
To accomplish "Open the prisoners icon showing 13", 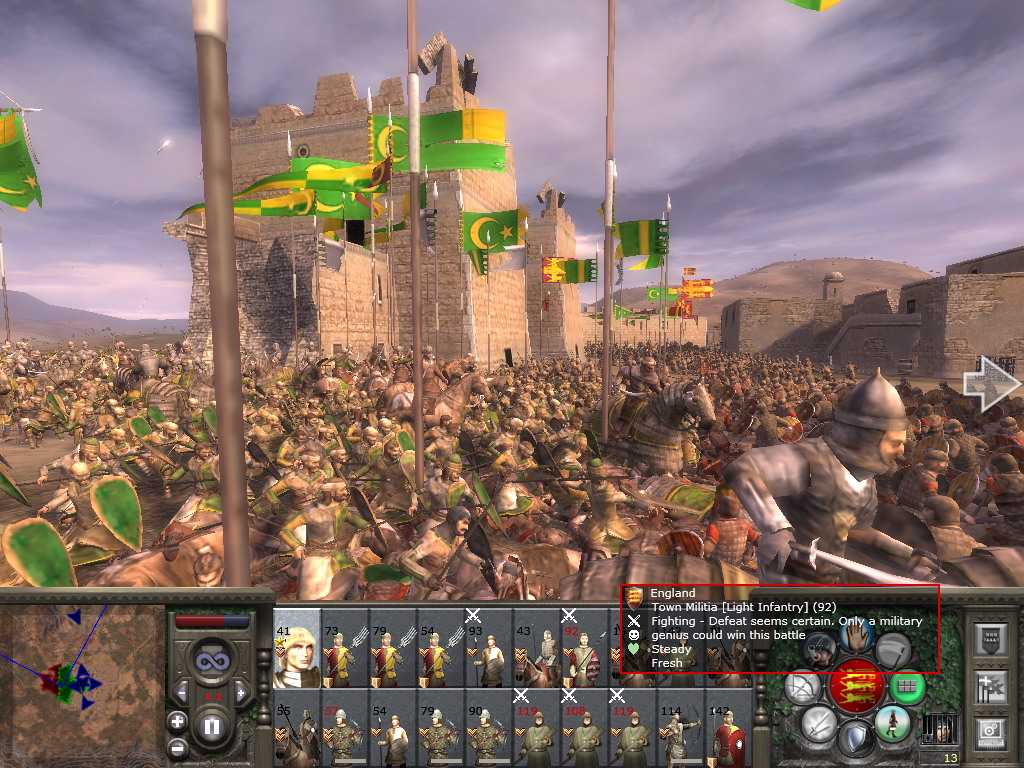I will [939, 729].
